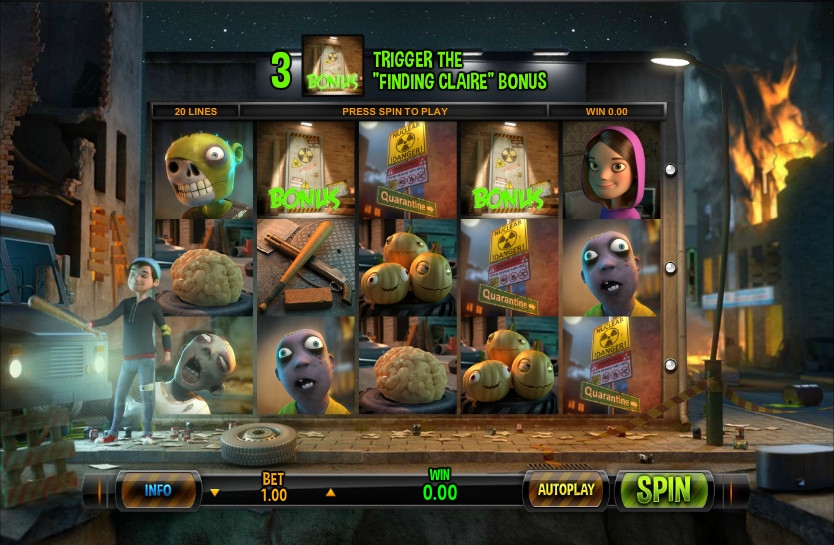Image resolution: width=834 pixels, height=545 pixels.
Task: Decrease the bet with the down arrow
Action: [215, 492]
